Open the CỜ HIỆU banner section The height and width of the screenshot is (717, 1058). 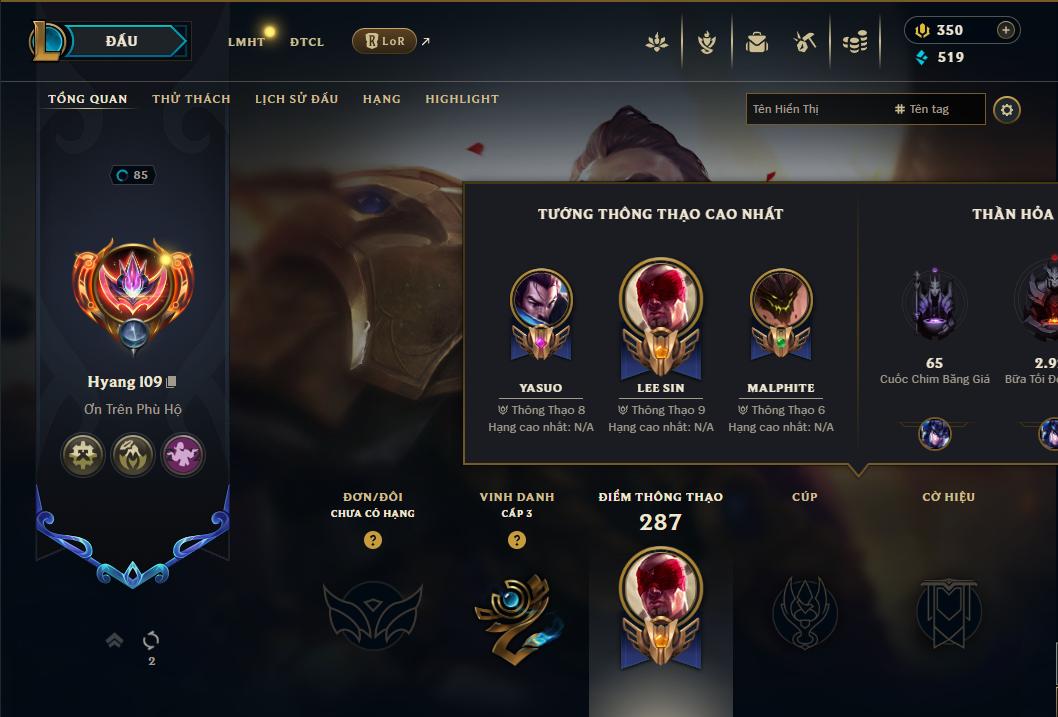pos(948,611)
